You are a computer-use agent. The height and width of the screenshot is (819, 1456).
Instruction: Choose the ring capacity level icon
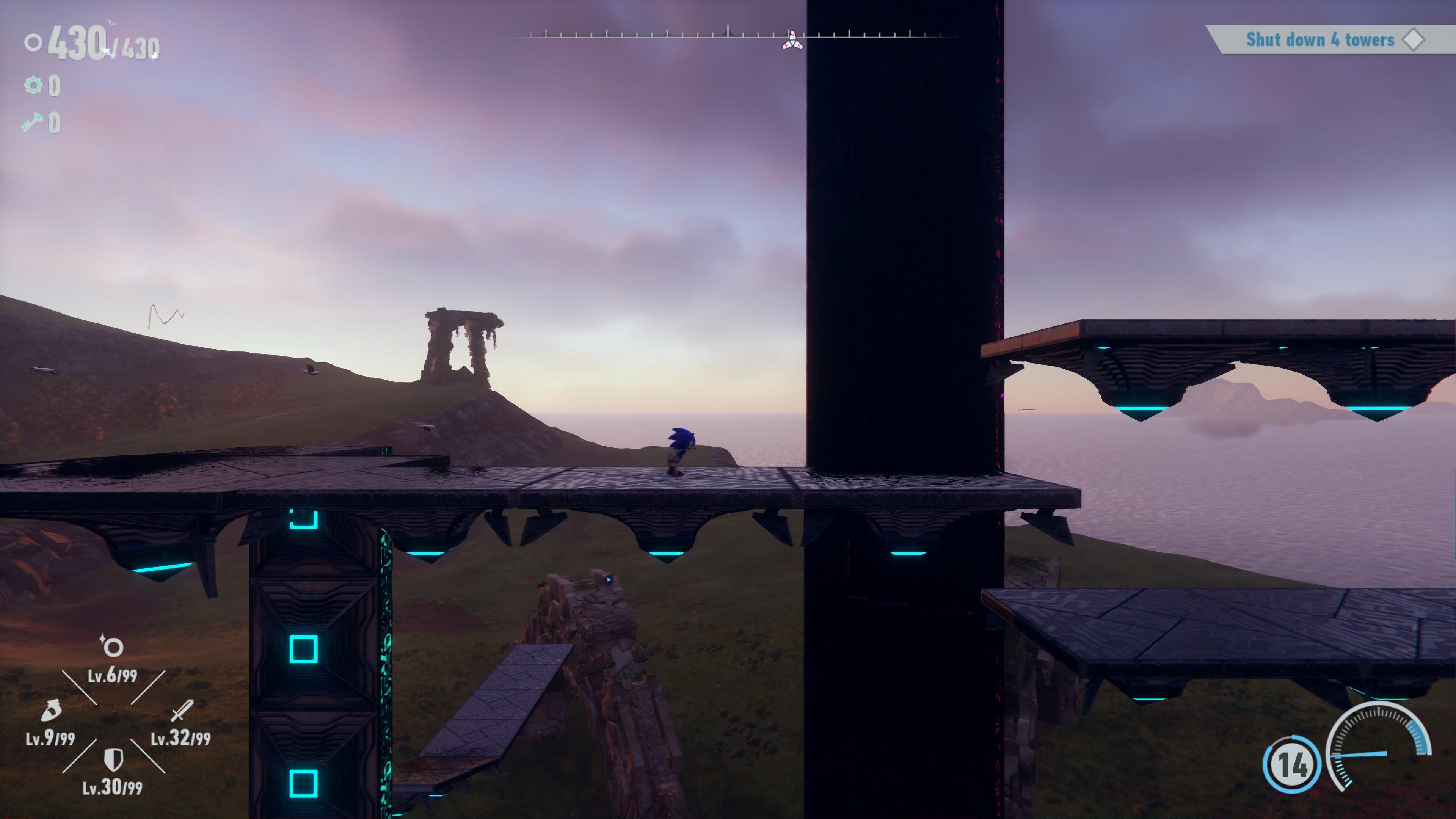[x=113, y=646]
